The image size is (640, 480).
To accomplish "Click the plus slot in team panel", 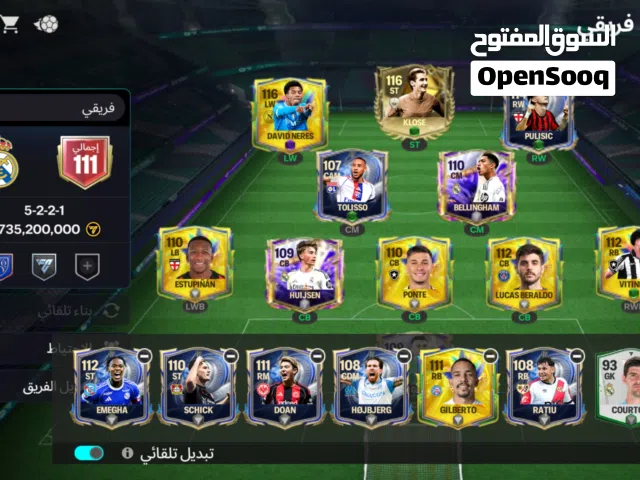I will tap(87, 267).
